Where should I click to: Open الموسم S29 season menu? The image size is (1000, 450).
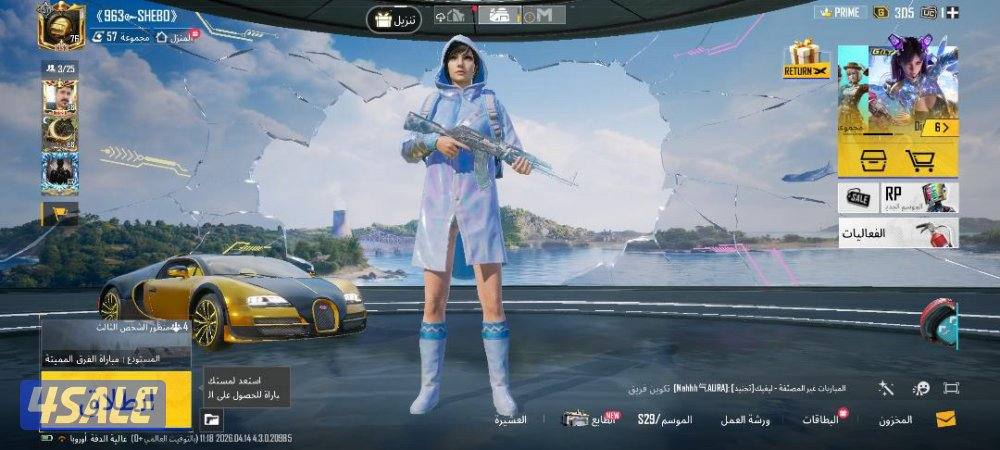(665, 419)
